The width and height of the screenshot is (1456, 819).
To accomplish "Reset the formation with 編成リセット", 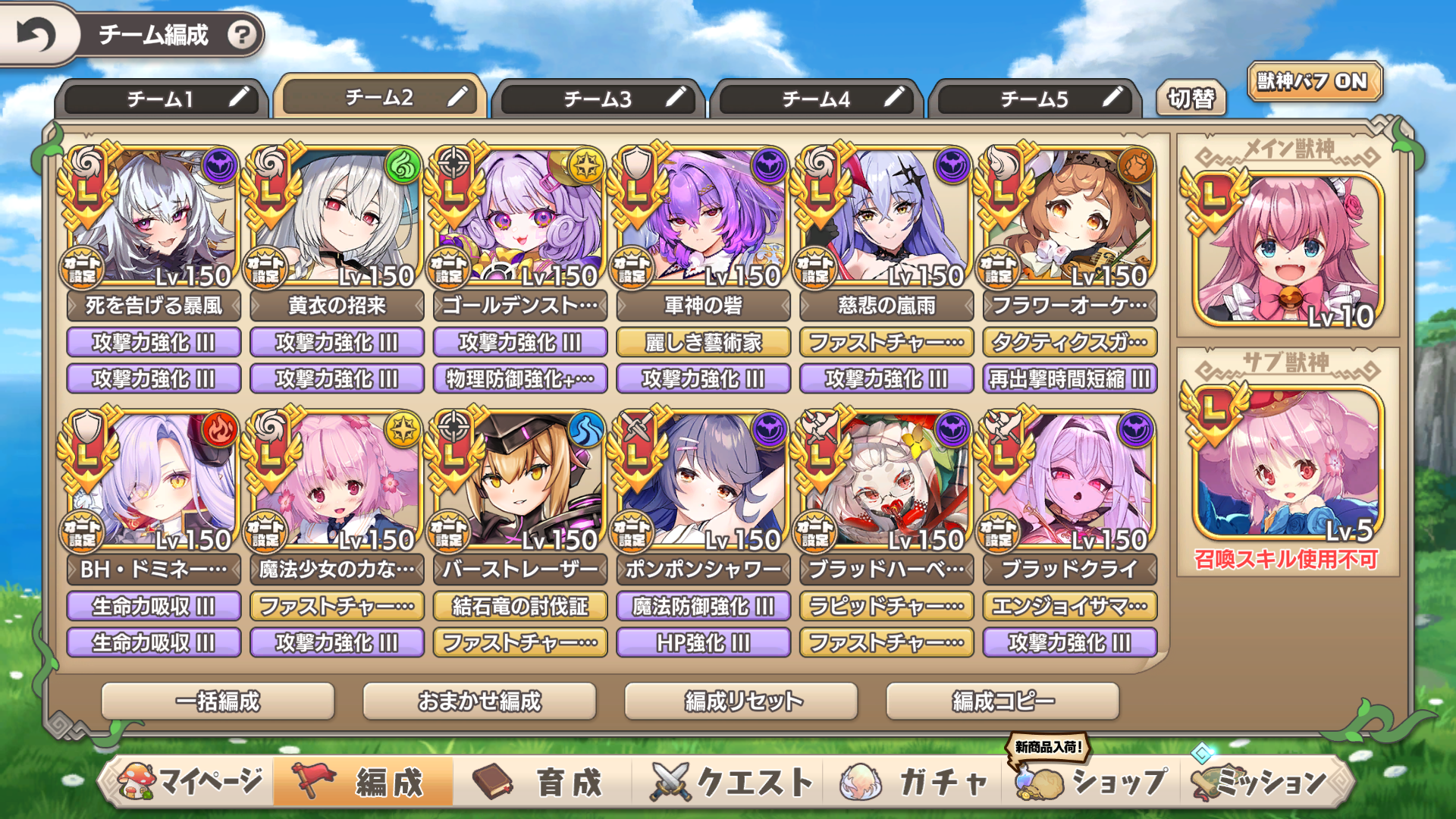I will pyautogui.click(x=741, y=701).
